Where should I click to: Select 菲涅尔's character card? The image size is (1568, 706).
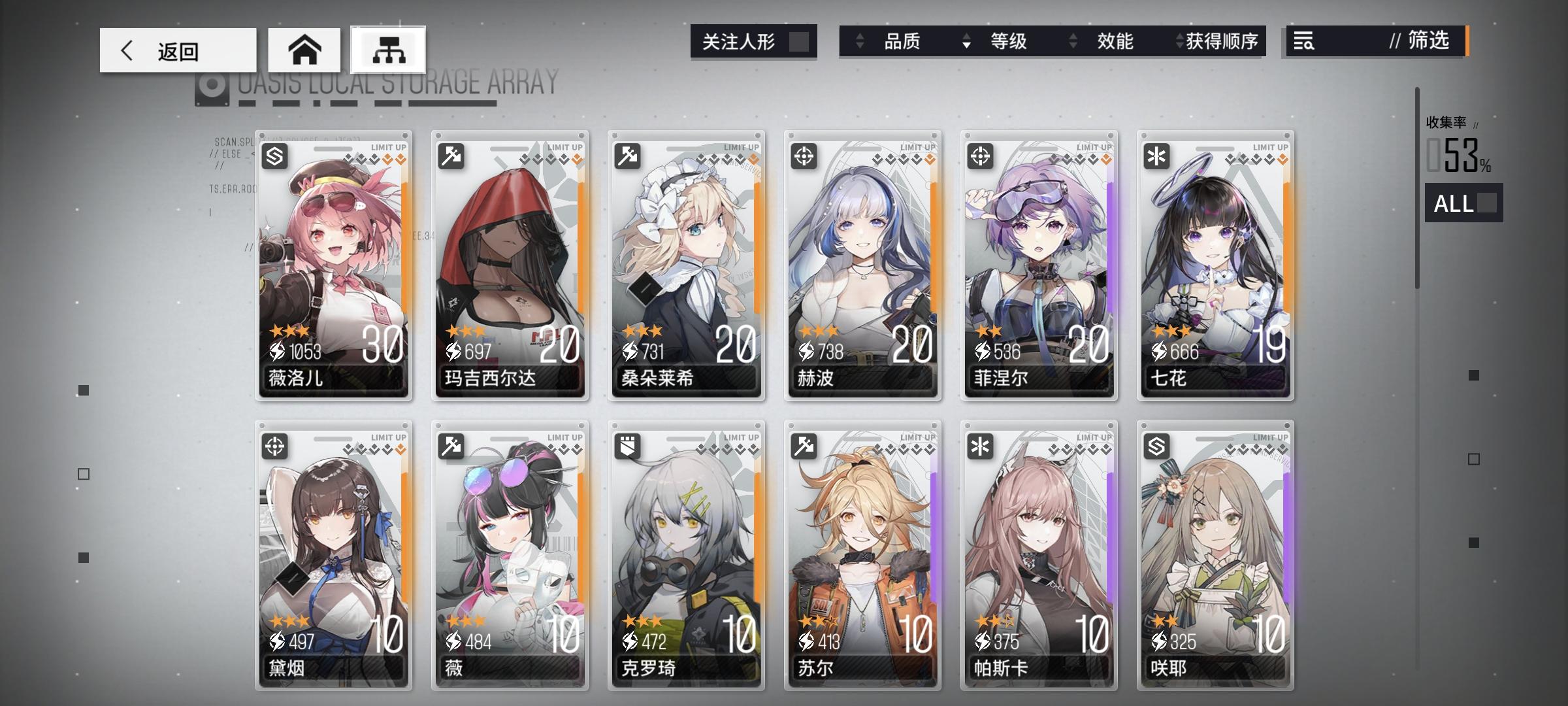point(1039,265)
